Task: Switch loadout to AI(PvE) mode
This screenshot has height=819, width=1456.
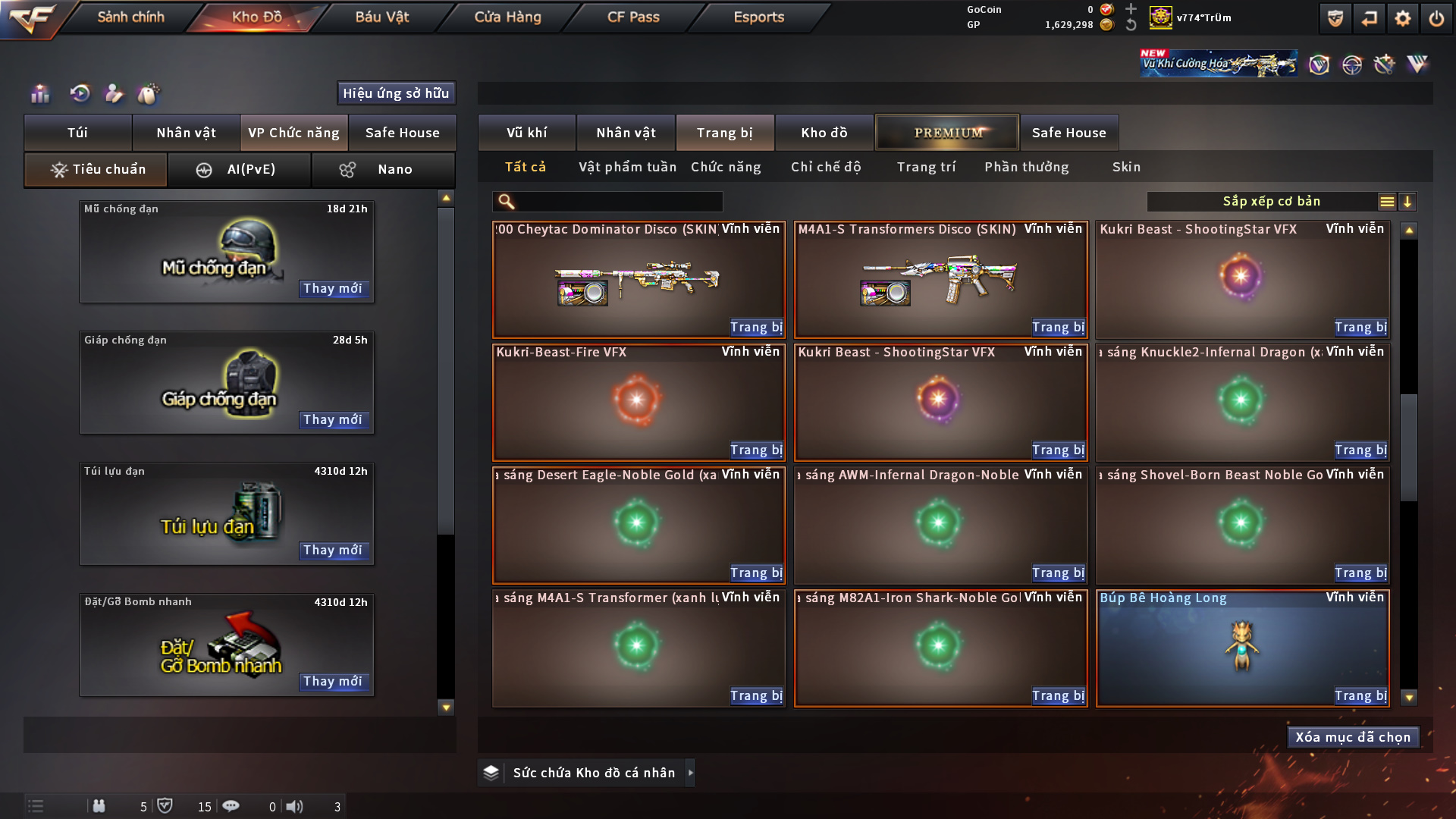Action: pyautogui.click(x=239, y=169)
